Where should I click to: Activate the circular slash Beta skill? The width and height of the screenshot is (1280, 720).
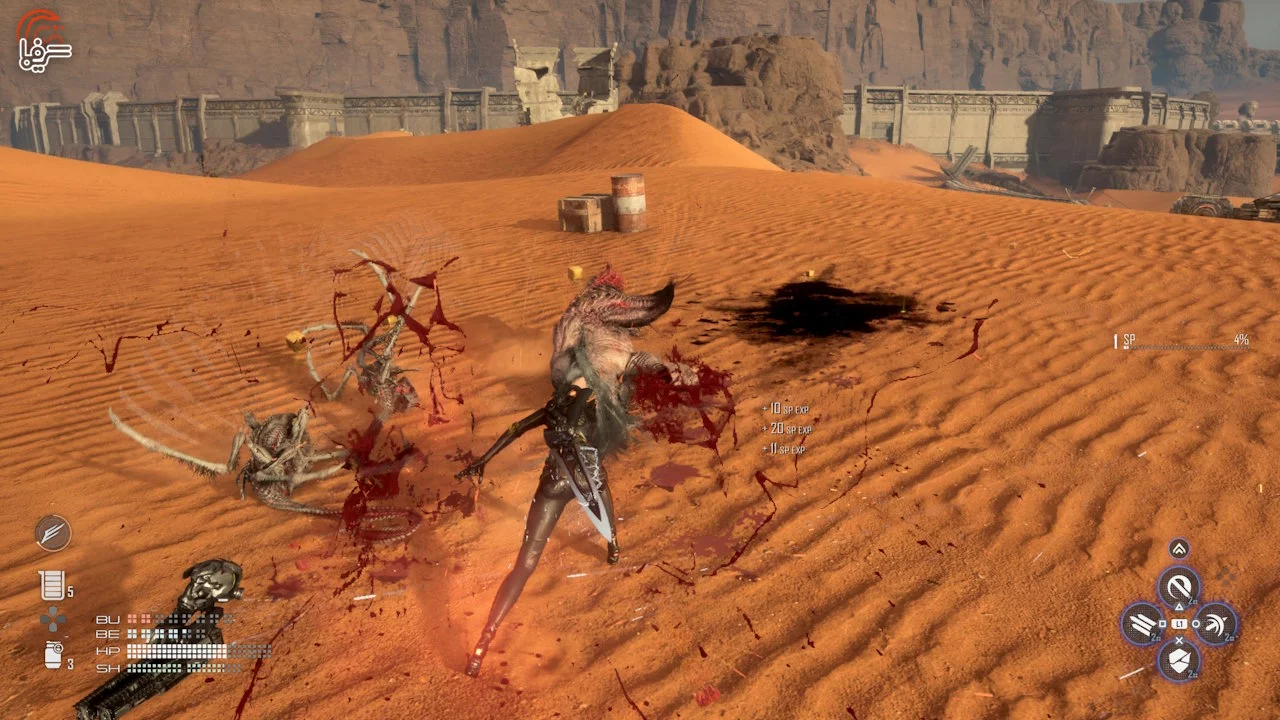pyautogui.click(x=1179, y=586)
